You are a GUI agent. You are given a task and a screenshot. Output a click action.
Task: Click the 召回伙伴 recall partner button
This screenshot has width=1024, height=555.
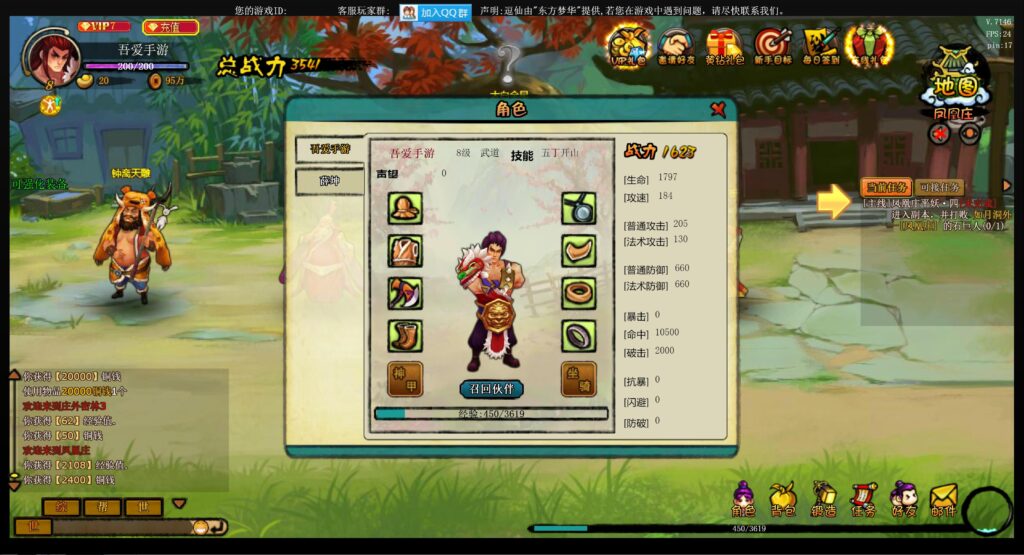coord(491,388)
